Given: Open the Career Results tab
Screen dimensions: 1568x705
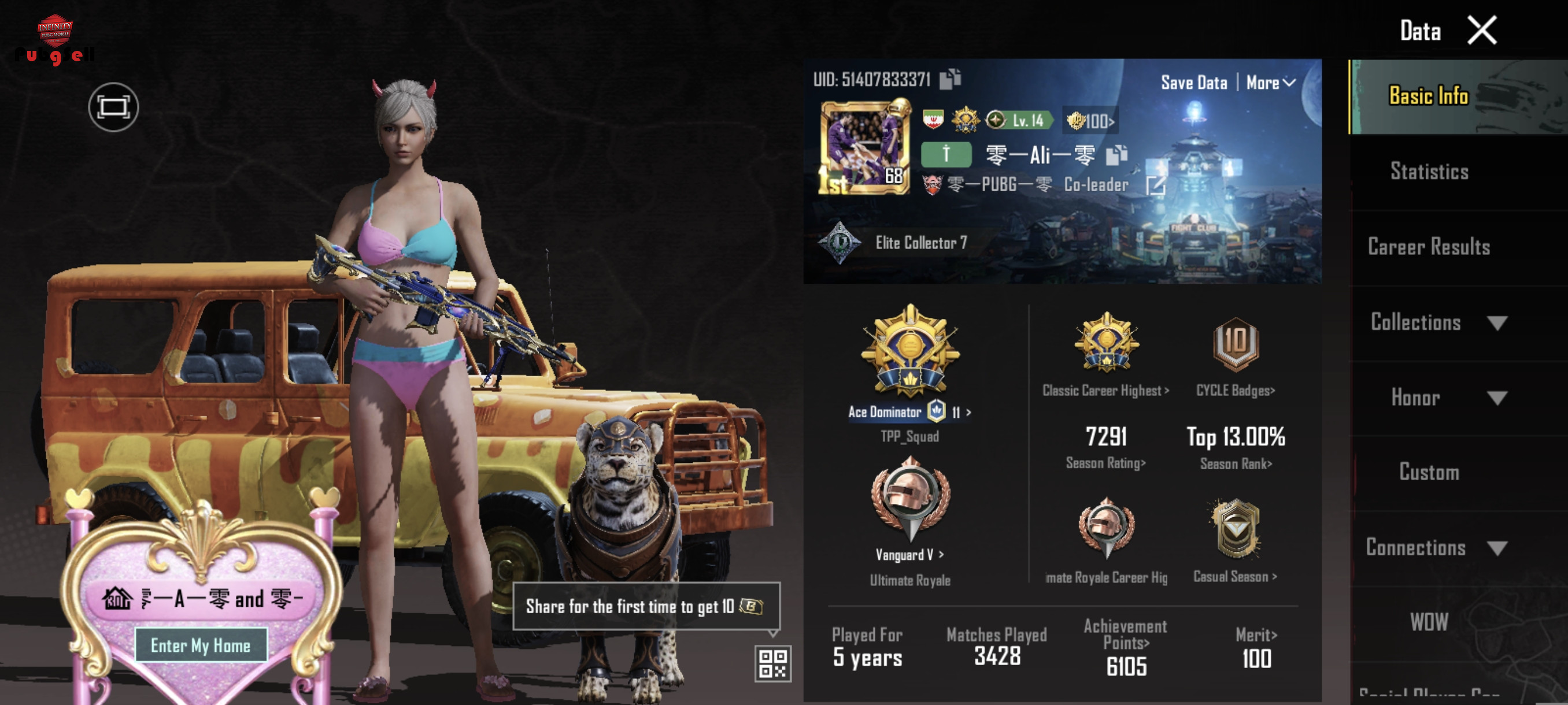Looking at the screenshot, I should tap(1429, 246).
